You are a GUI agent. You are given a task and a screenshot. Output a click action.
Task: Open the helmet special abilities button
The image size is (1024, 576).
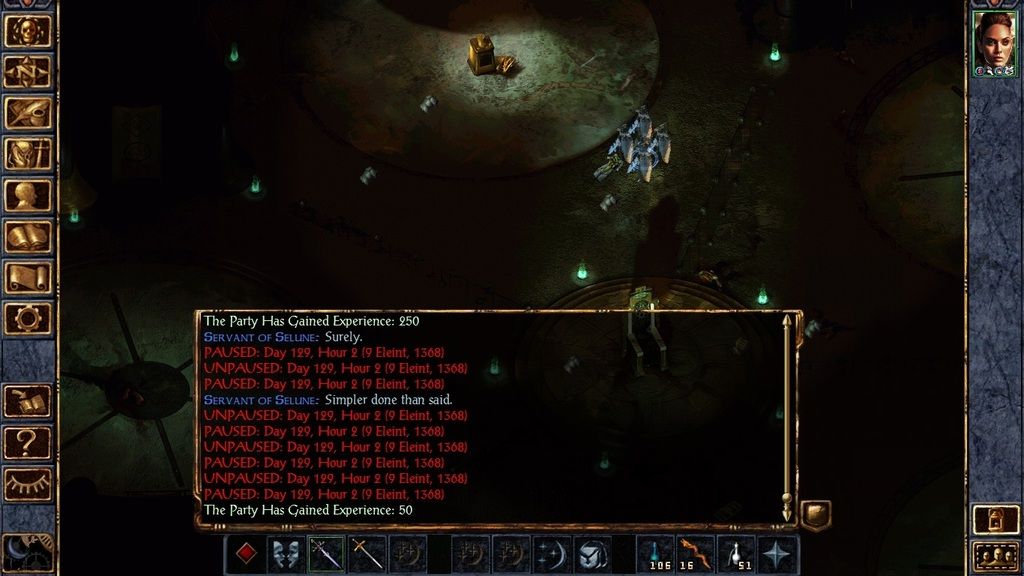[x=592, y=554]
